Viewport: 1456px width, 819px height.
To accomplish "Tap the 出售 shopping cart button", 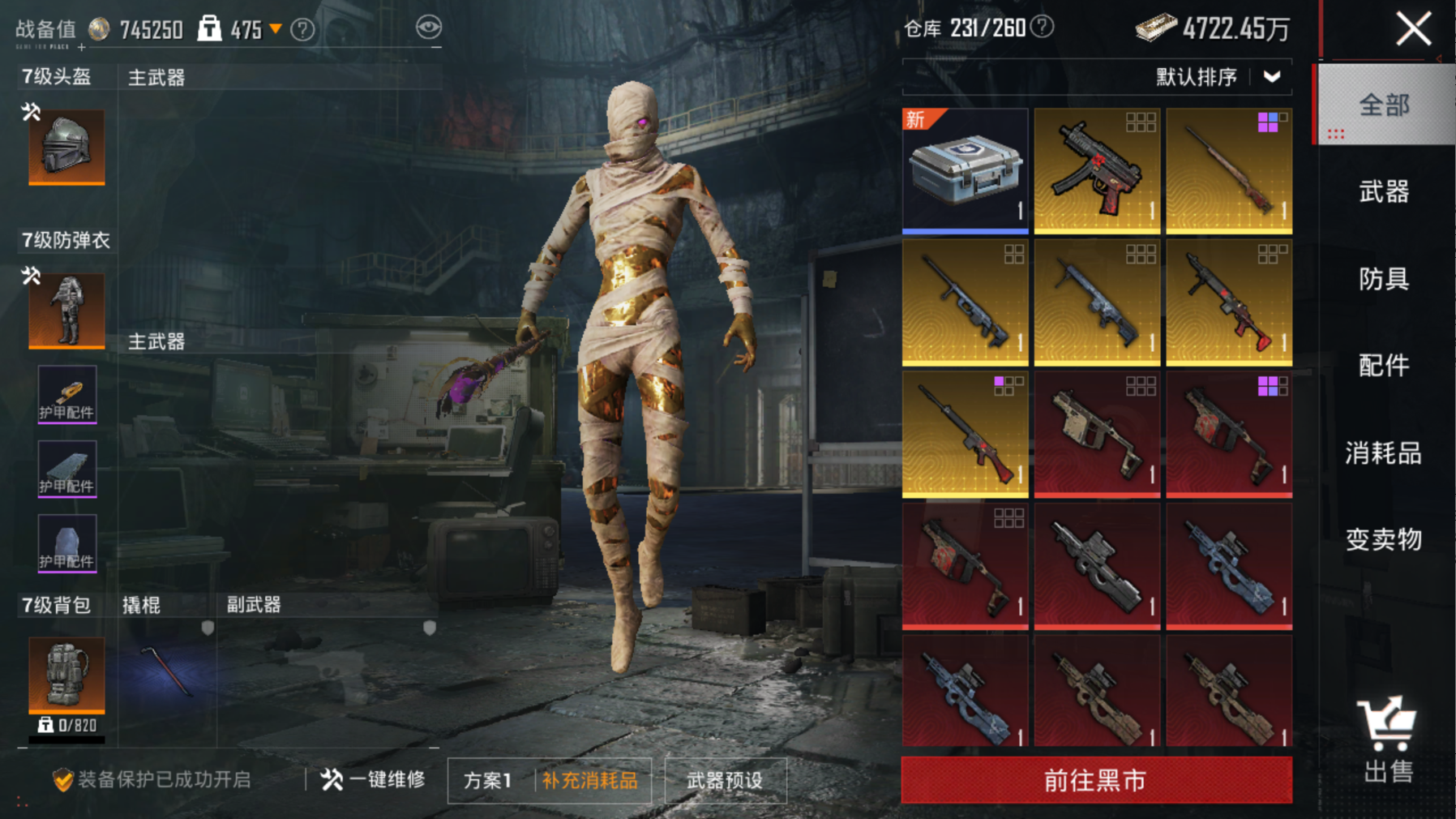I will (1387, 740).
